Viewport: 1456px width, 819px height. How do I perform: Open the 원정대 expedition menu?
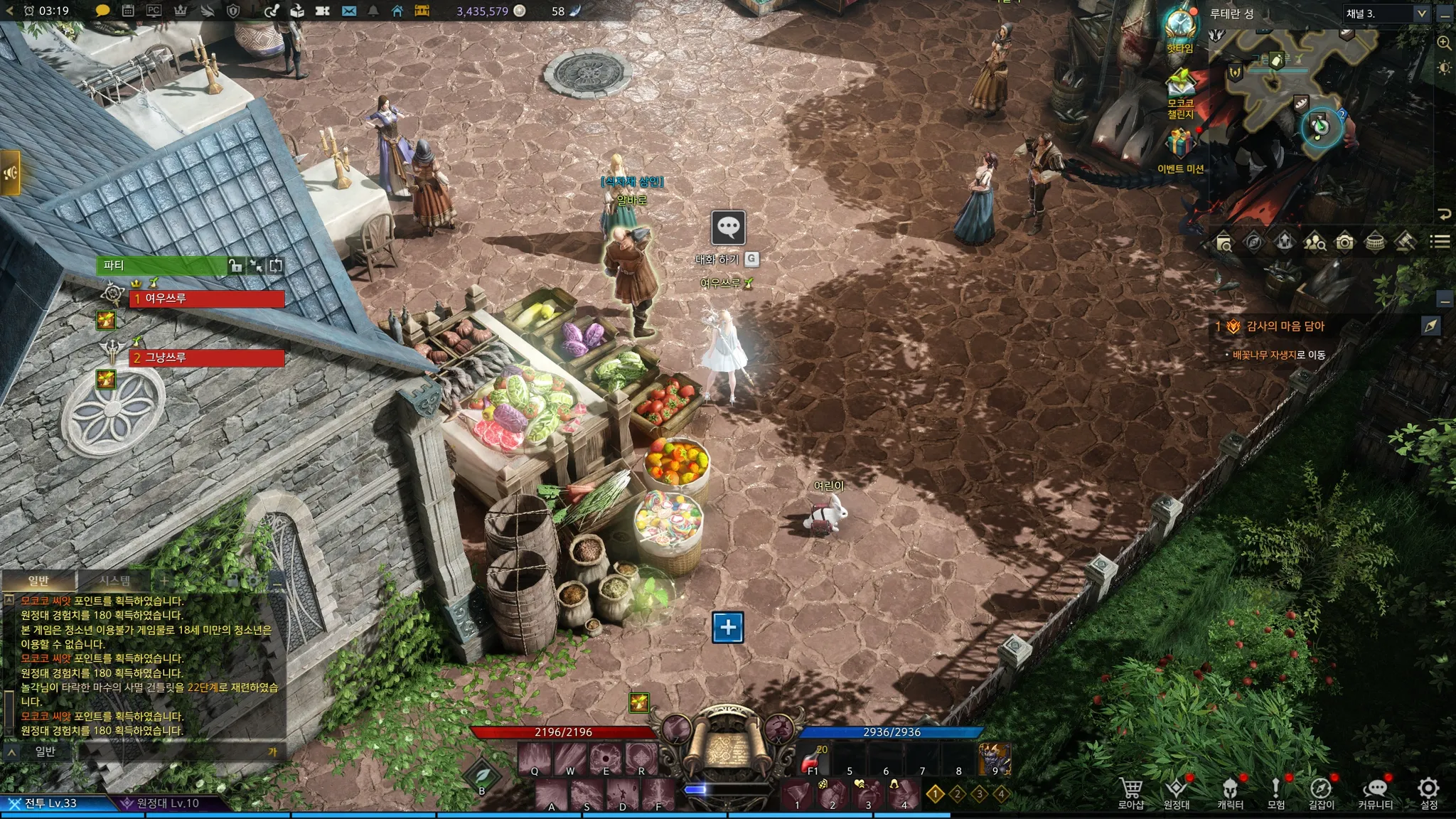click(x=1177, y=792)
